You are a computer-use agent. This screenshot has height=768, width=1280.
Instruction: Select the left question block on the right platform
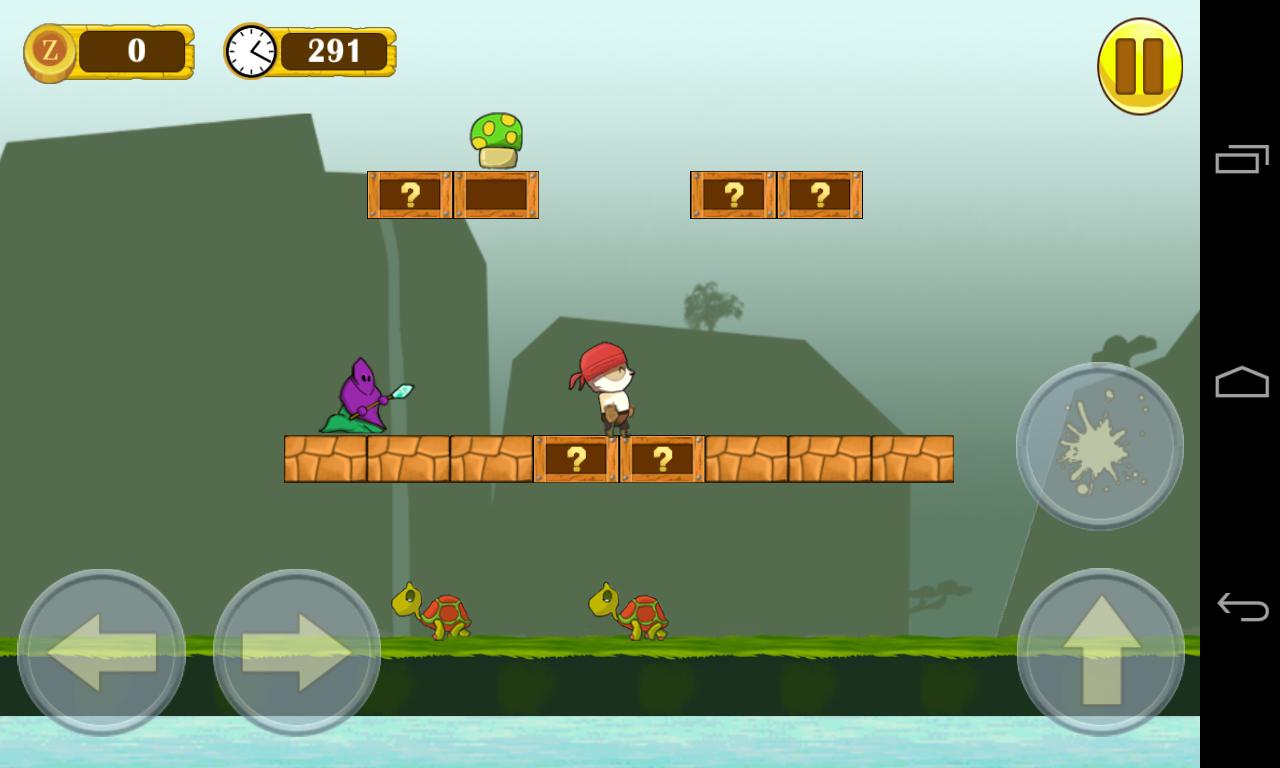731,194
